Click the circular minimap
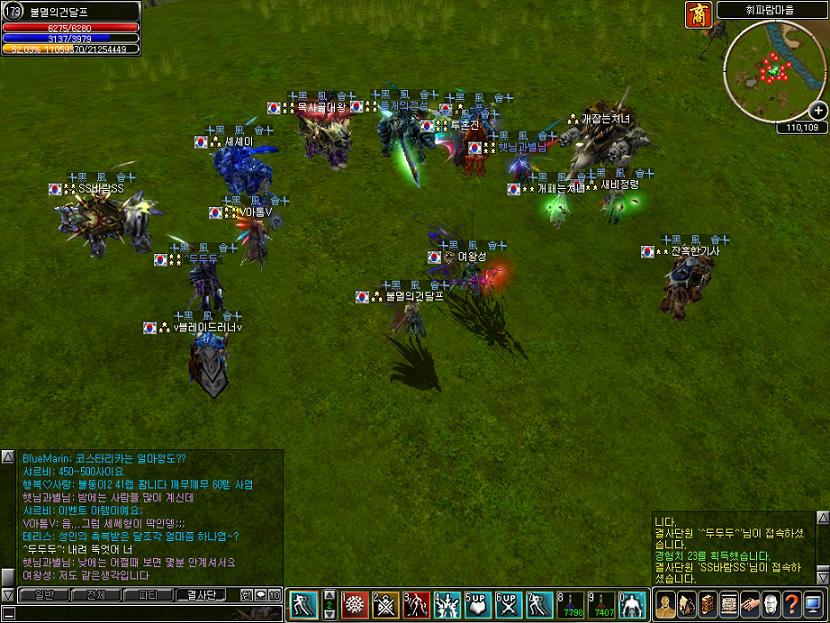 pyautogui.click(x=770, y=70)
